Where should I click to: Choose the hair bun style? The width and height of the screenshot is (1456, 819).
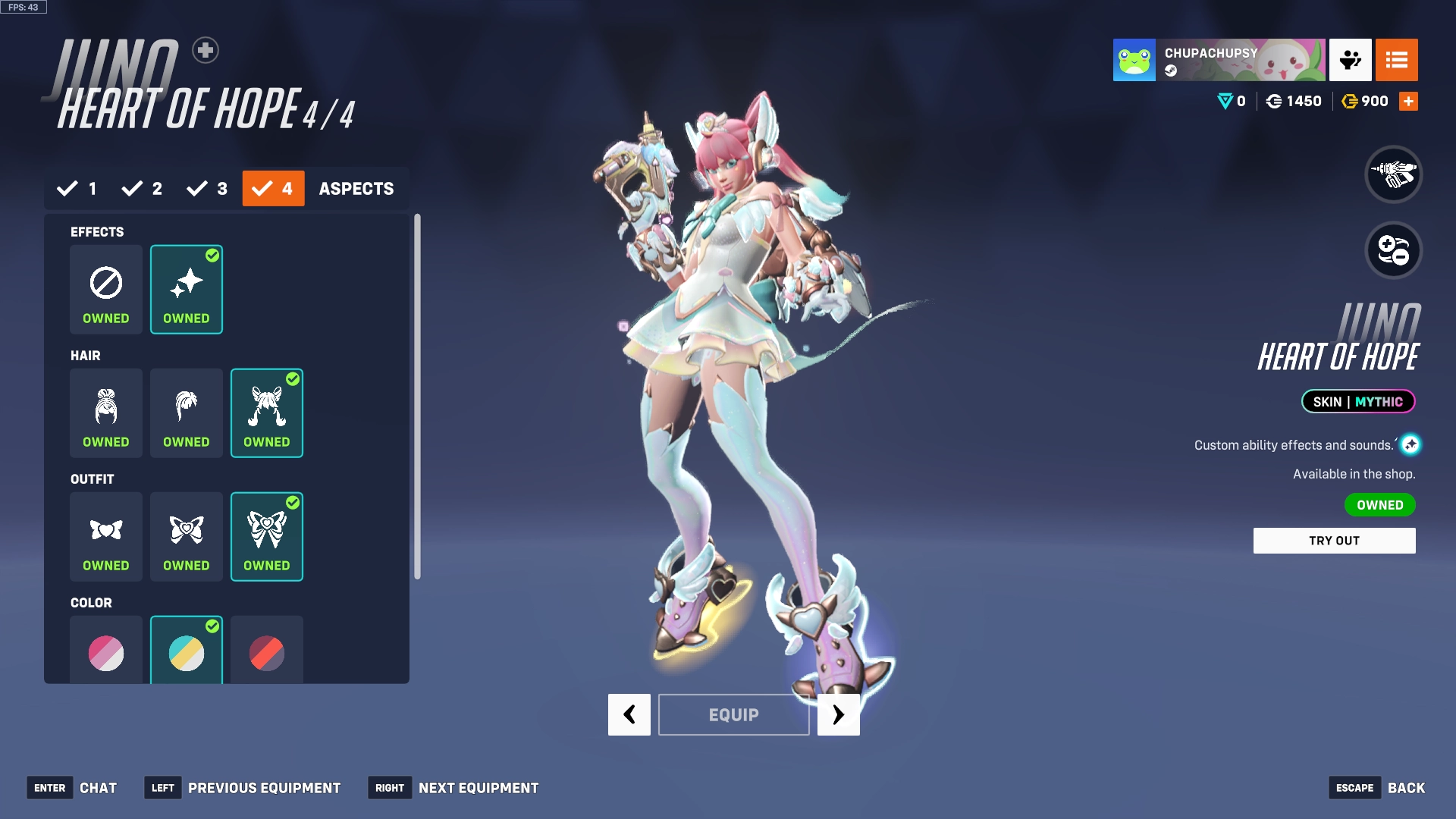coord(106,413)
